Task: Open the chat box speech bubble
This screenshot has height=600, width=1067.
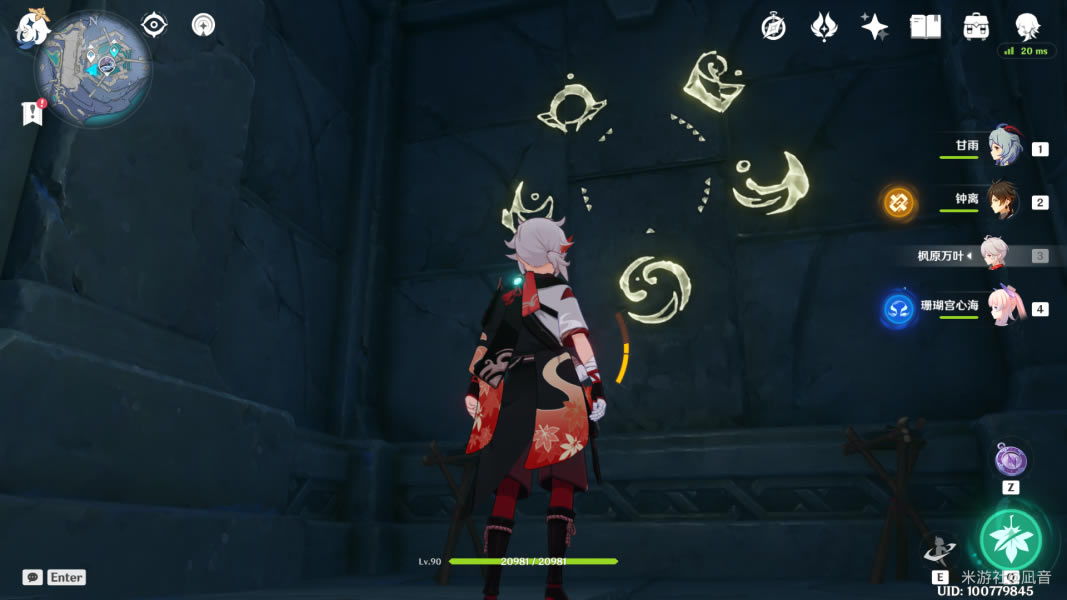Action: pos(33,577)
